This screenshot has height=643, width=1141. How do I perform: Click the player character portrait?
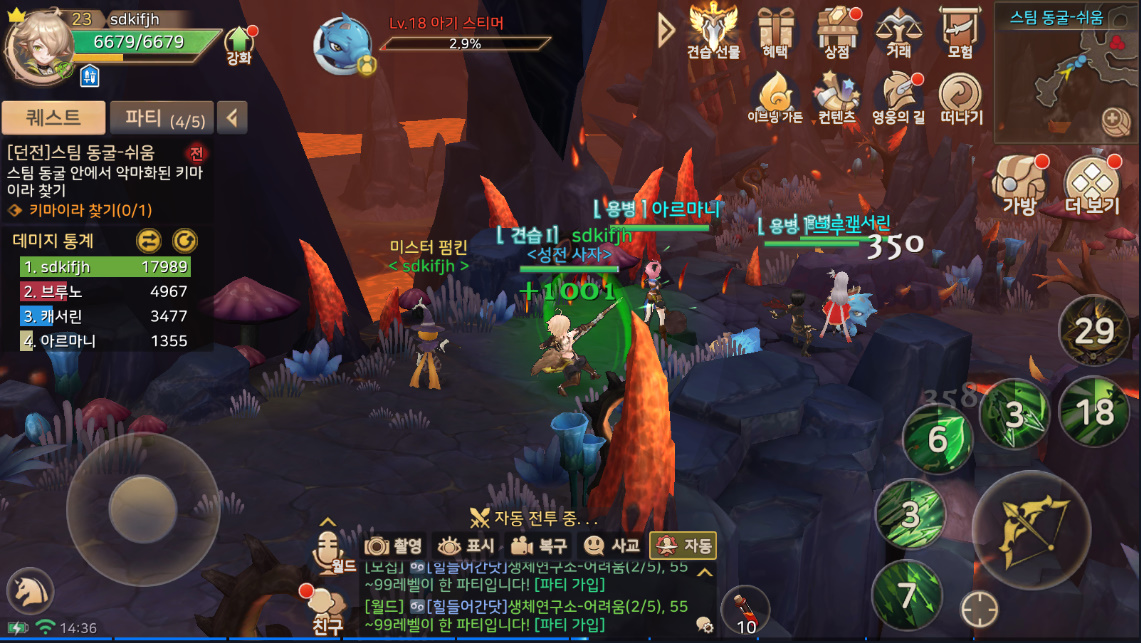click(38, 46)
